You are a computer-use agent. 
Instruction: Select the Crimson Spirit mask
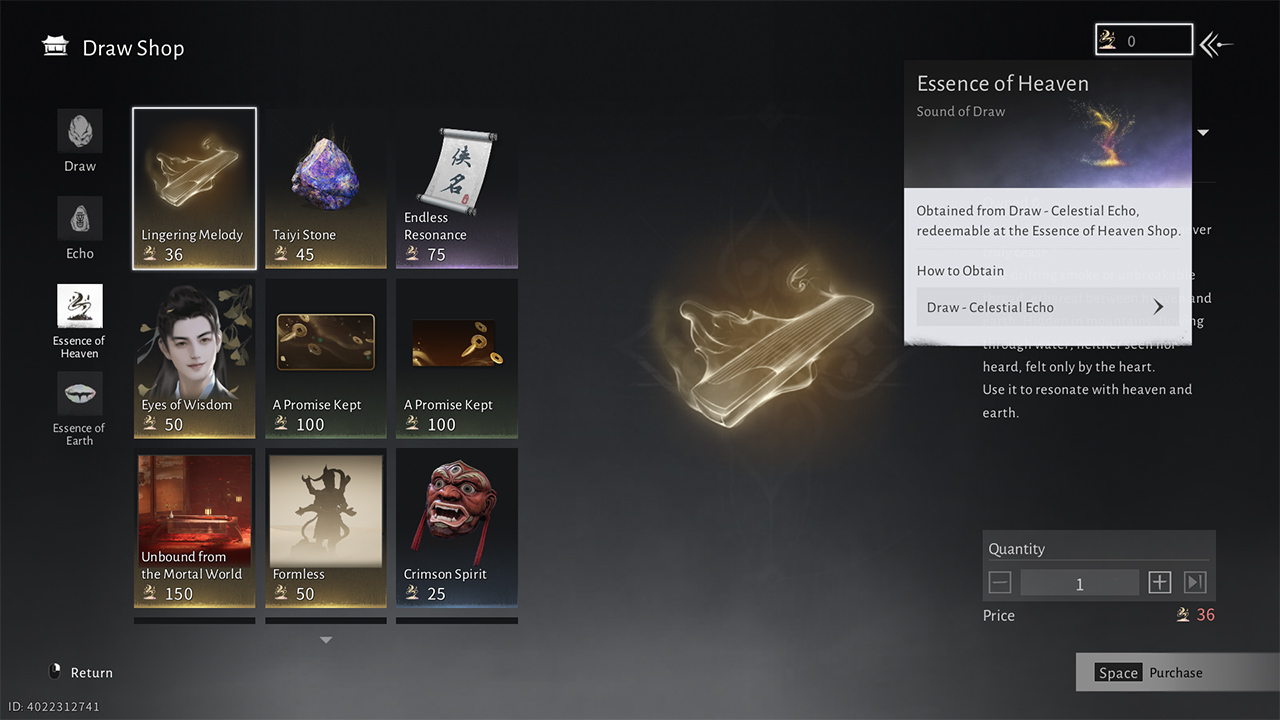[x=457, y=528]
